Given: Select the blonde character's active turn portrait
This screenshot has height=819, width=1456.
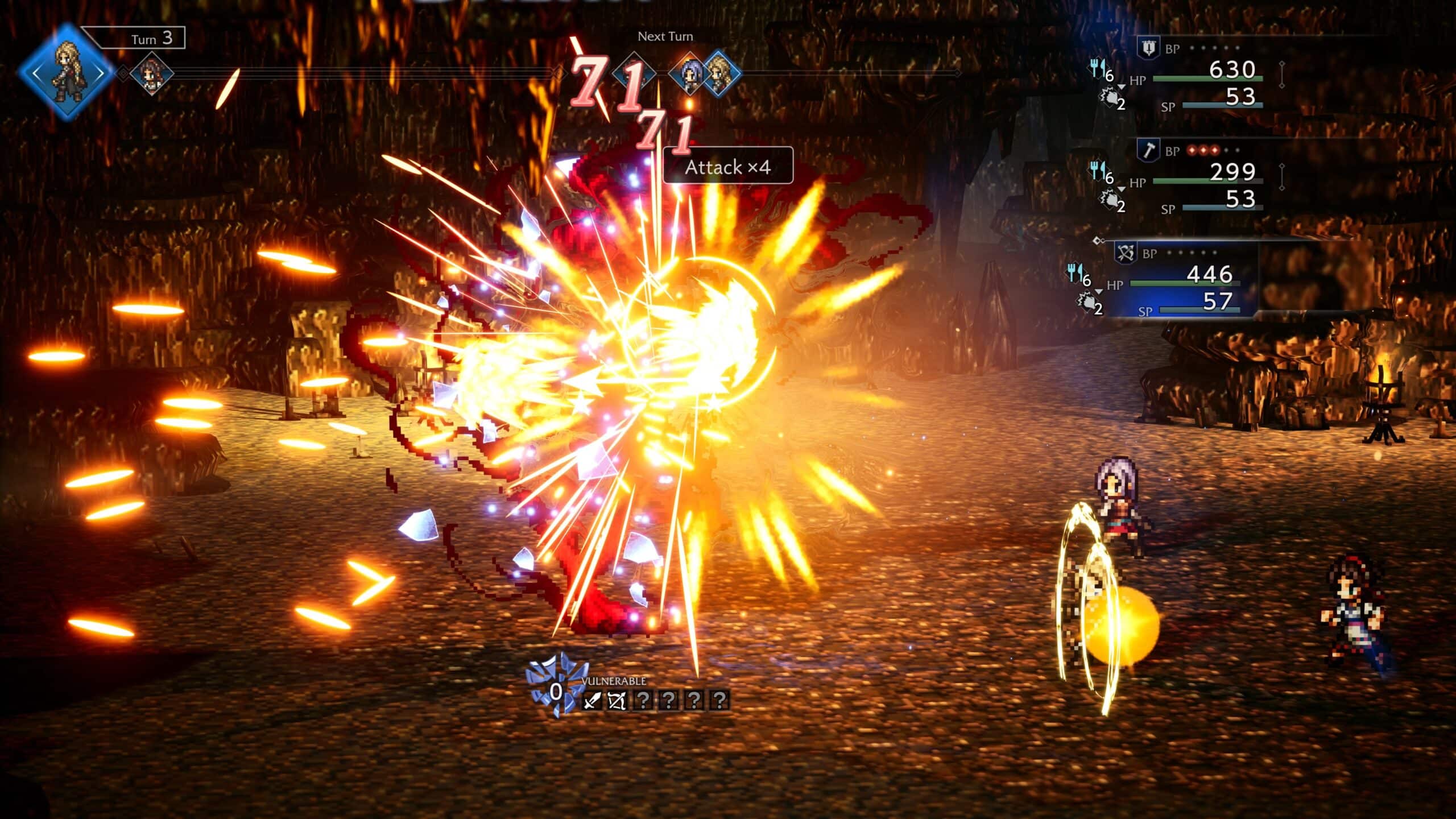Looking at the screenshot, I should [x=67, y=72].
